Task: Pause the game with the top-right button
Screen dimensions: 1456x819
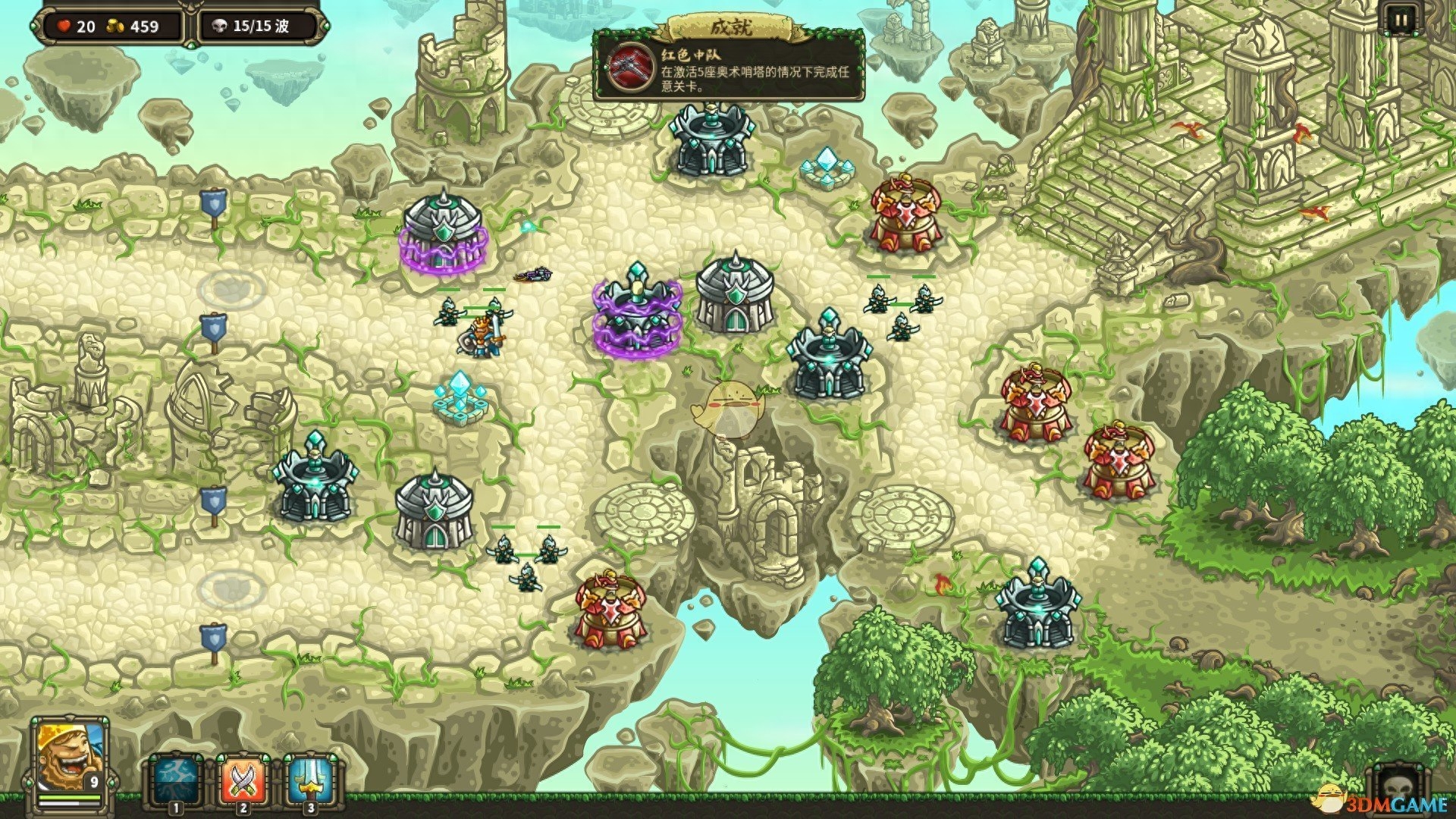Action: (1400, 20)
